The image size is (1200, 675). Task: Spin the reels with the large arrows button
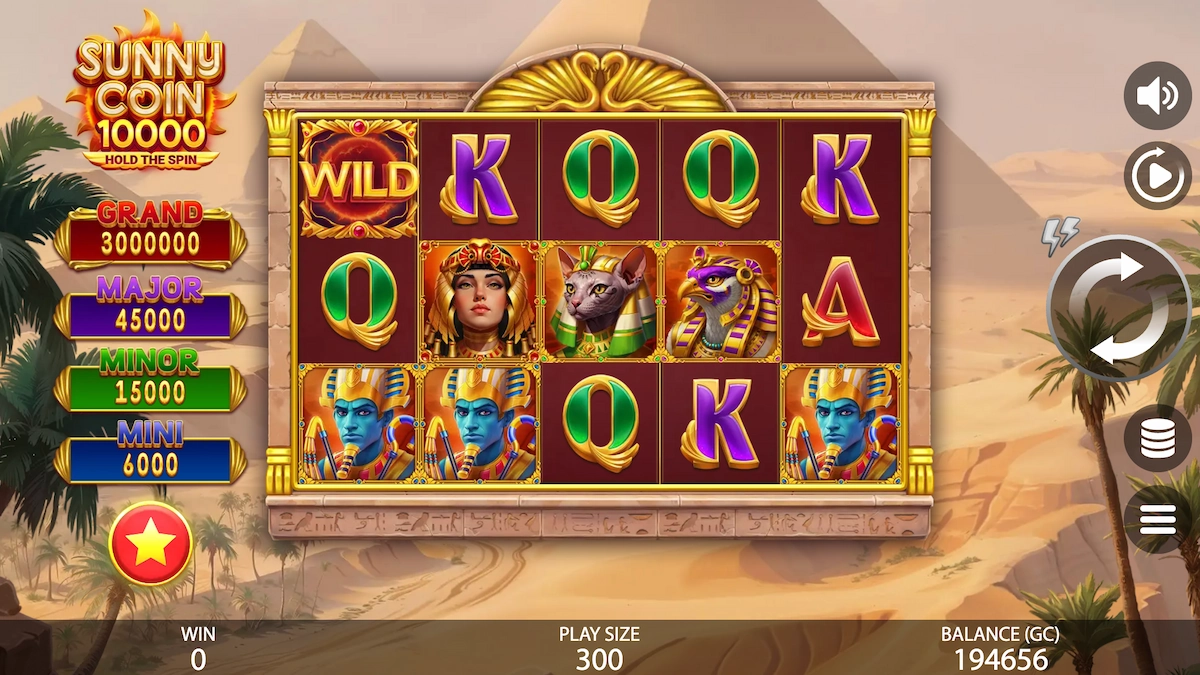pyautogui.click(x=1118, y=309)
